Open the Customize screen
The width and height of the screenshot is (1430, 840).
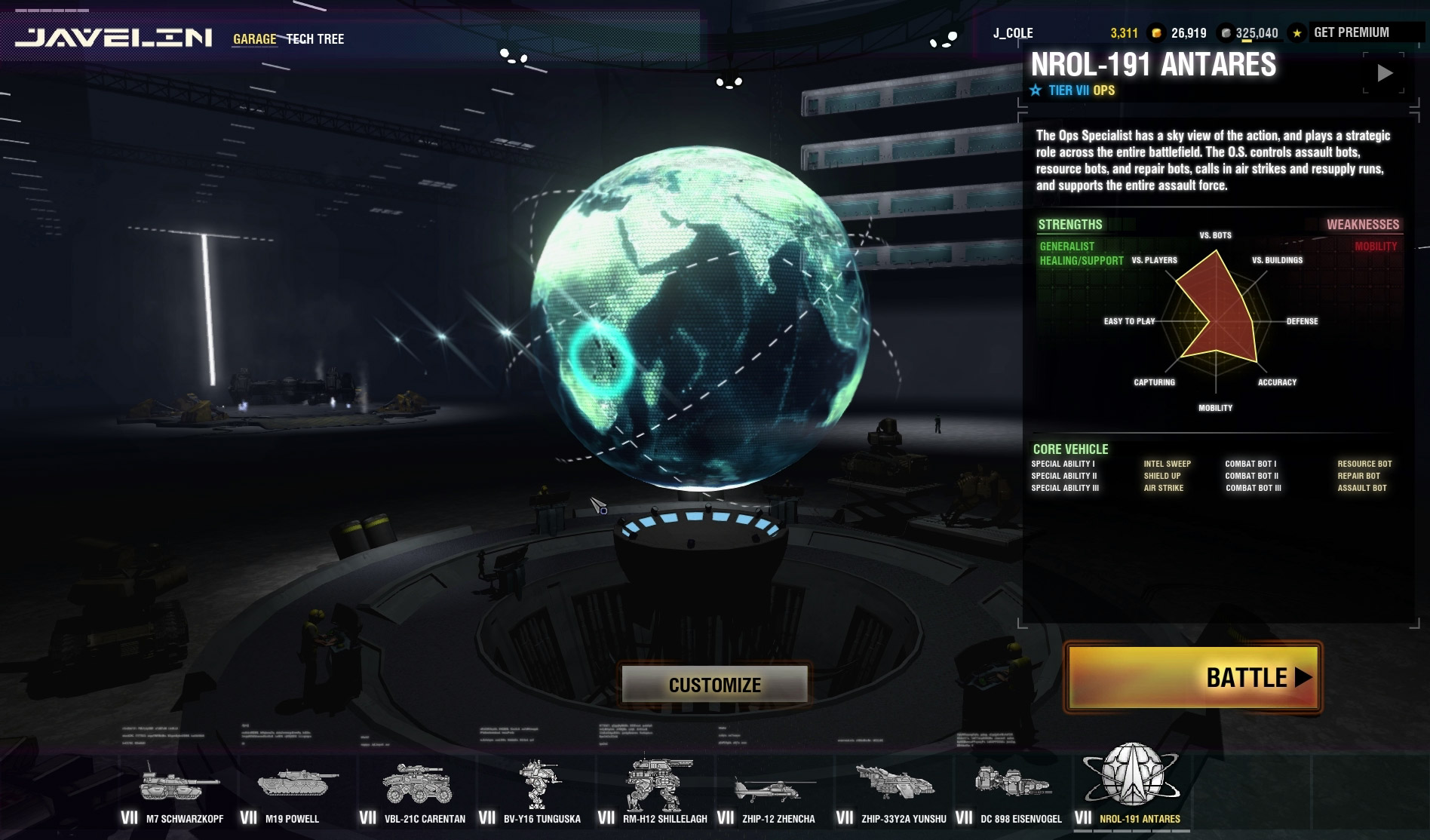(714, 685)
